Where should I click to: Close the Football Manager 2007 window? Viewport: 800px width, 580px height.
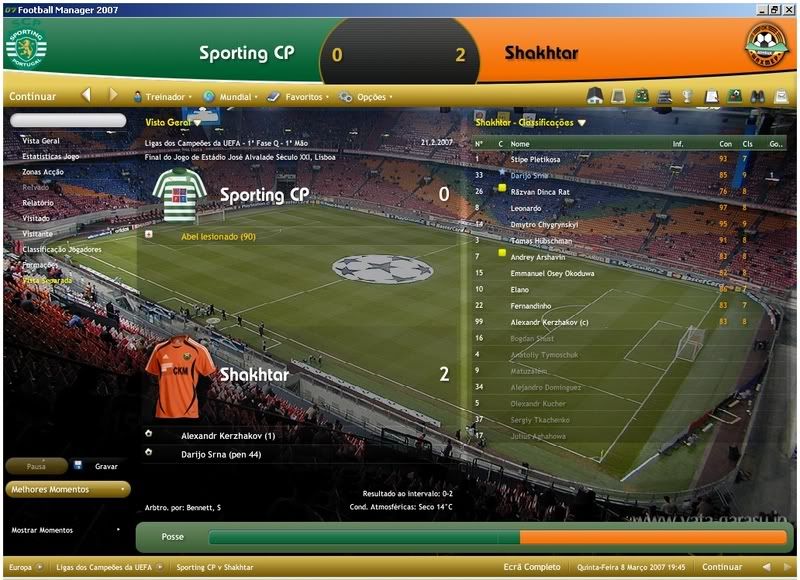tap(789, 8)
